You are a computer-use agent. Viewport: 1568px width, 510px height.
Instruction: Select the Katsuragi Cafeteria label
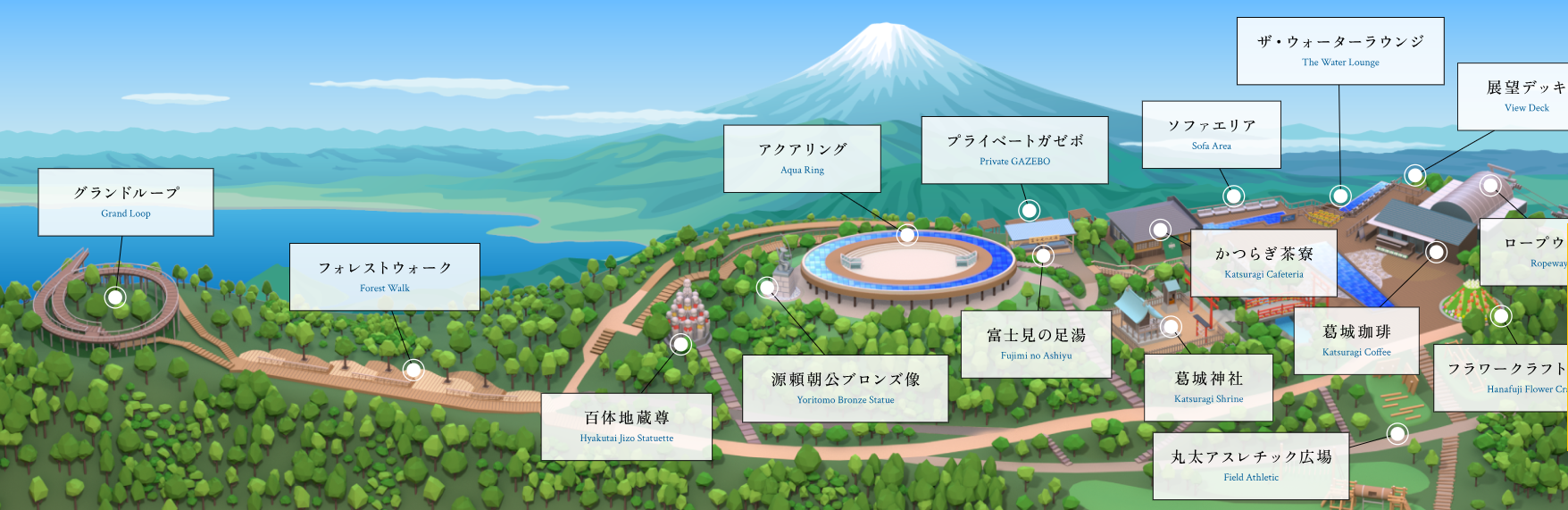(1264, 263)
